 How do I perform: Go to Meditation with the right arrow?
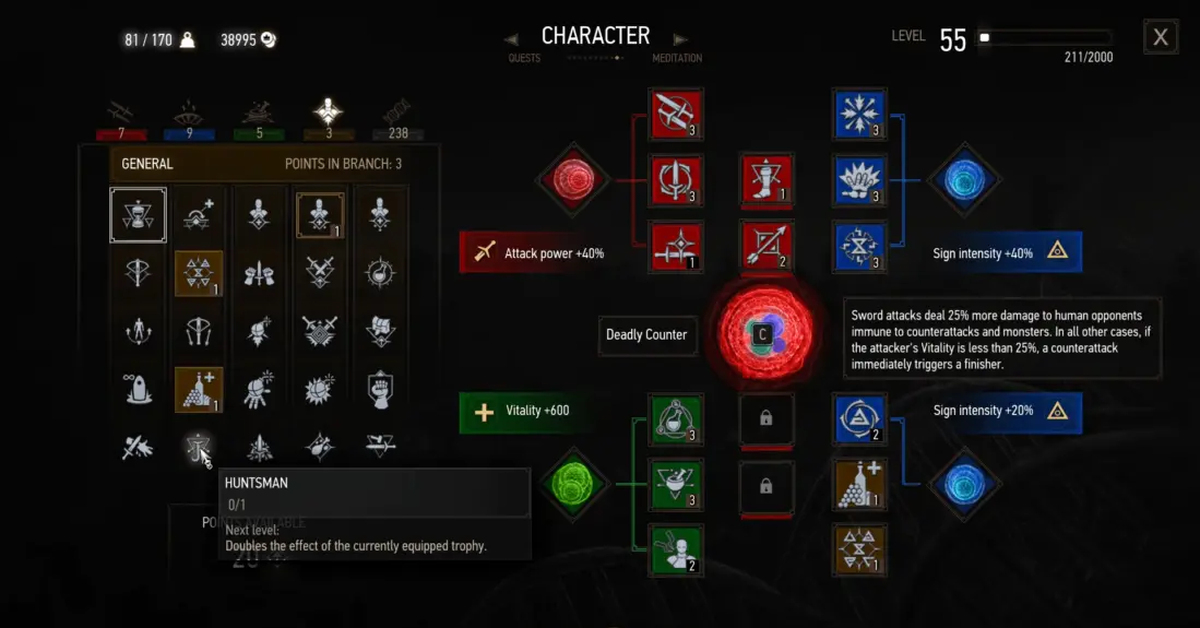point(680,40)
